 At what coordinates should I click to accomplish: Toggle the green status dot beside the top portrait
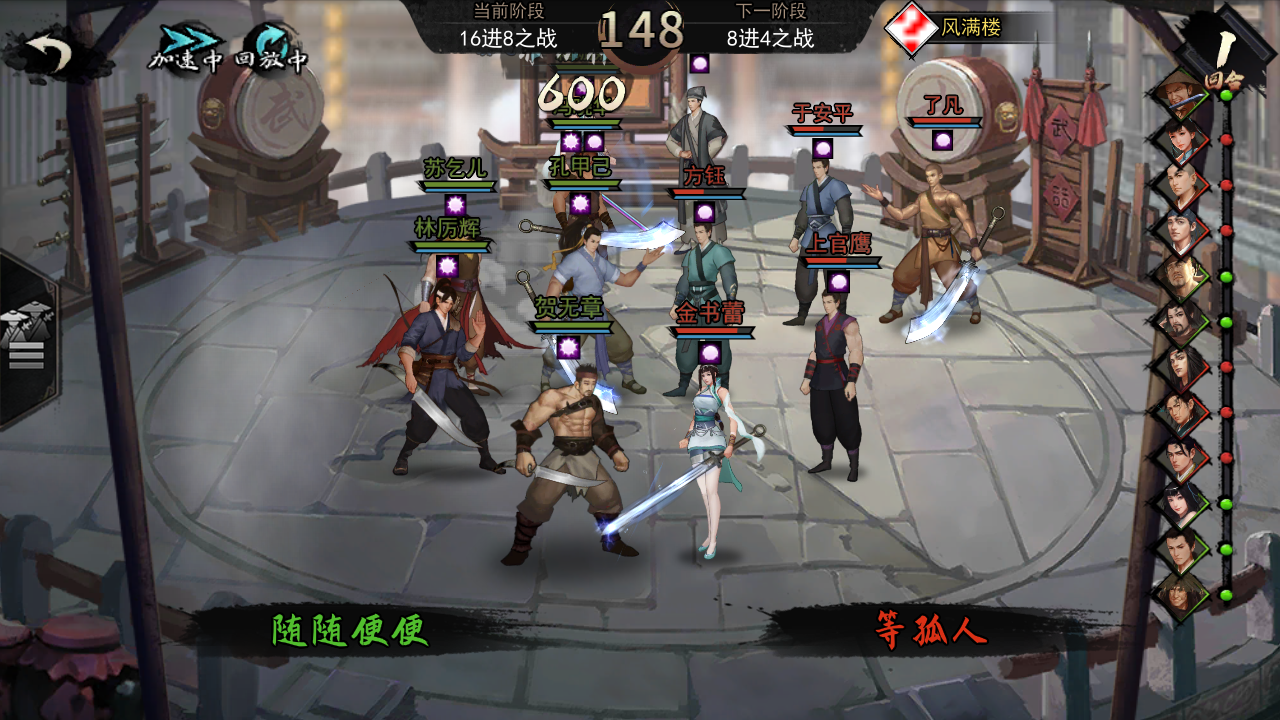click(1227, 96)
